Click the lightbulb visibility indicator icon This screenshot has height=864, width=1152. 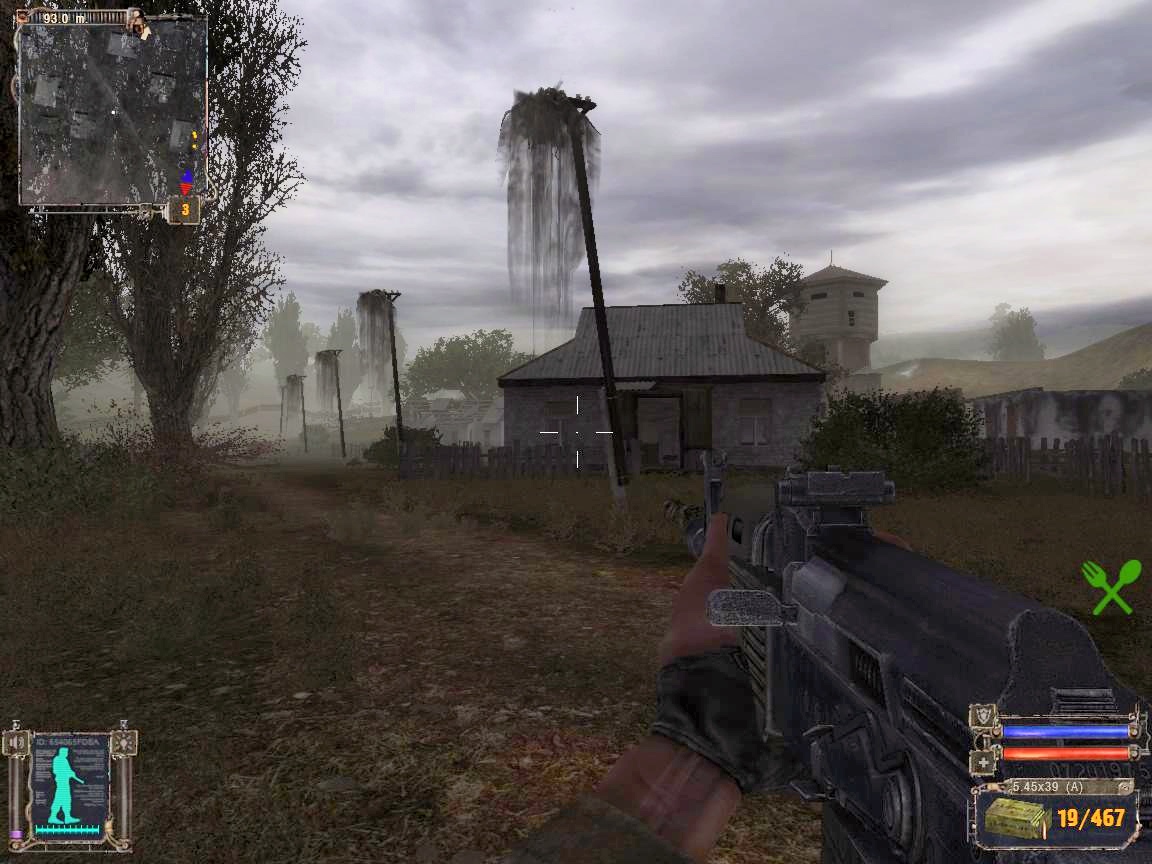click(123, 742)
